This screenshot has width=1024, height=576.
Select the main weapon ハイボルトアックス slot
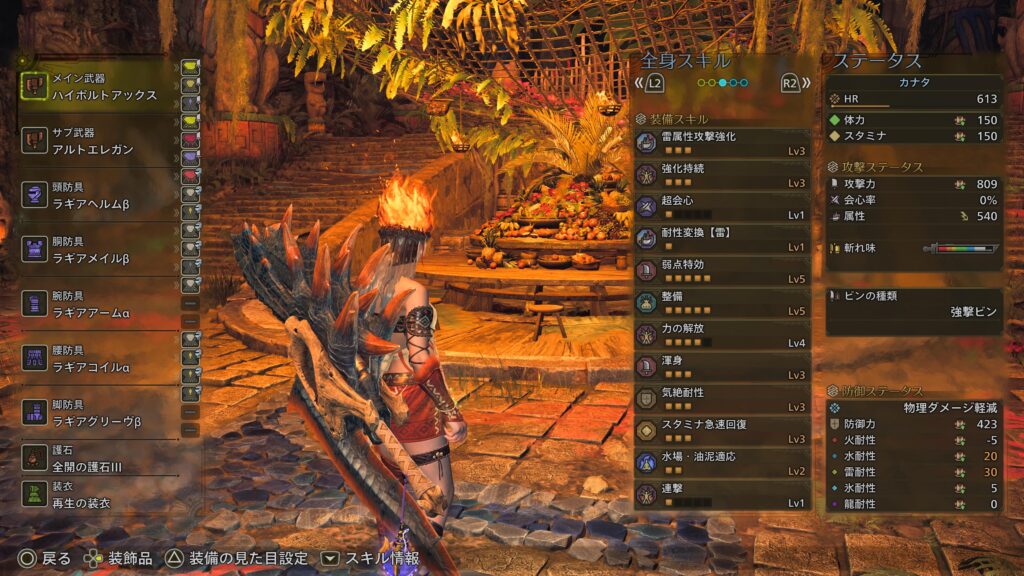pos(98,86)
